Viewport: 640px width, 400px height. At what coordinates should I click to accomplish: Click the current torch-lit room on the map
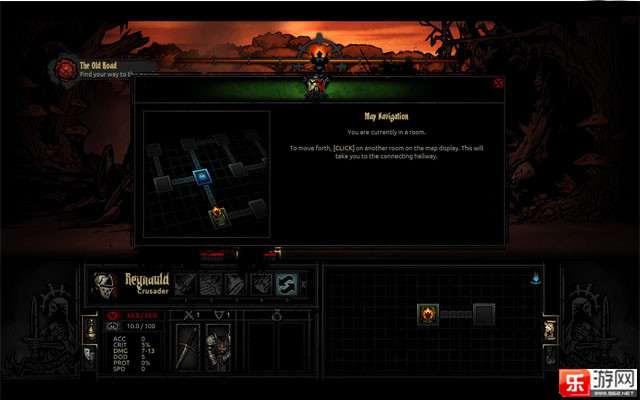tap(428, 315)
